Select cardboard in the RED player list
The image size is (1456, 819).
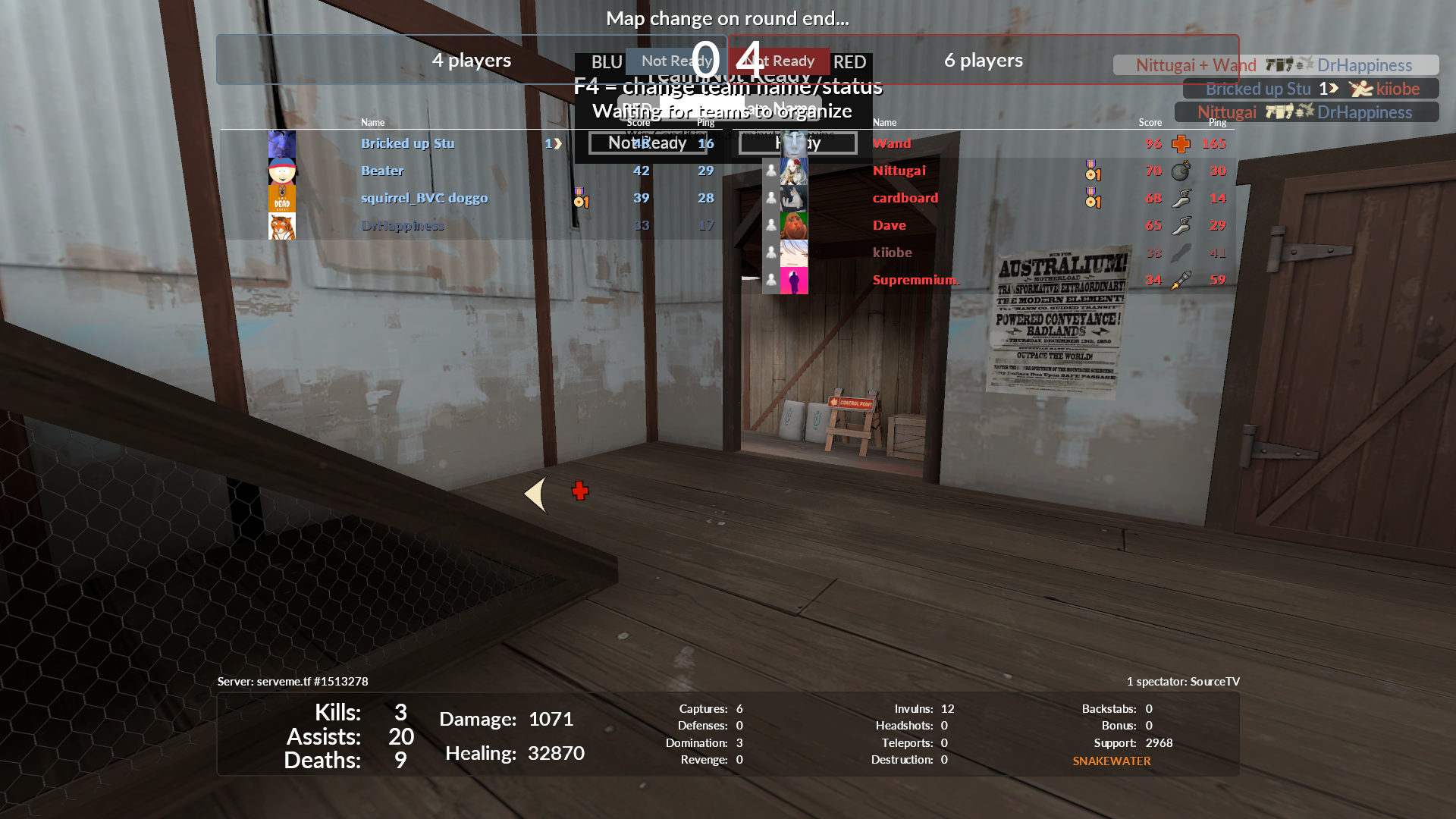(x=905, y=198)
